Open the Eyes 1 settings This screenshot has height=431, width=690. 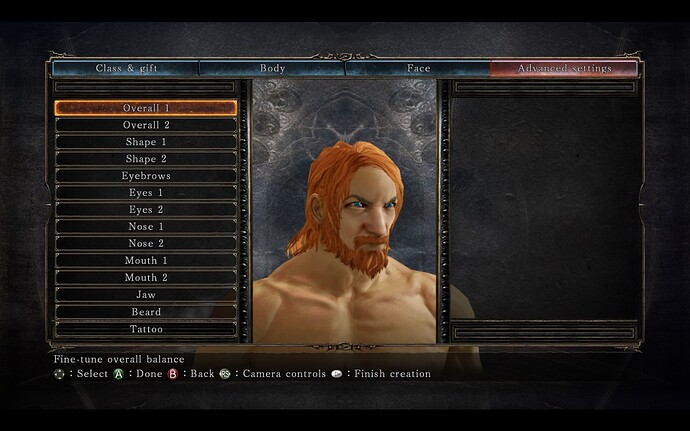click(x=146, y=193)
